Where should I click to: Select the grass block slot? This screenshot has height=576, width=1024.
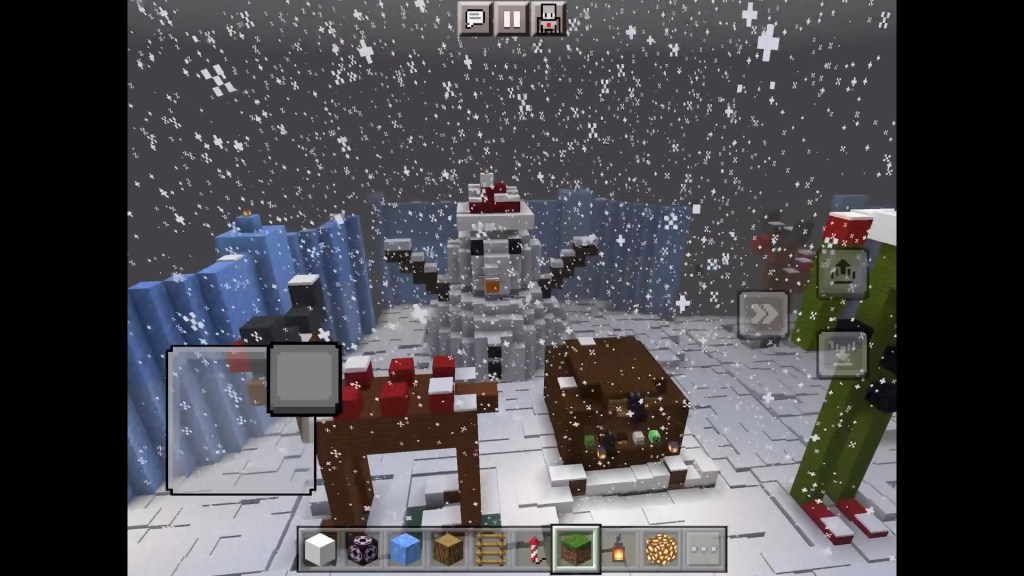click(x=576, y=549)
